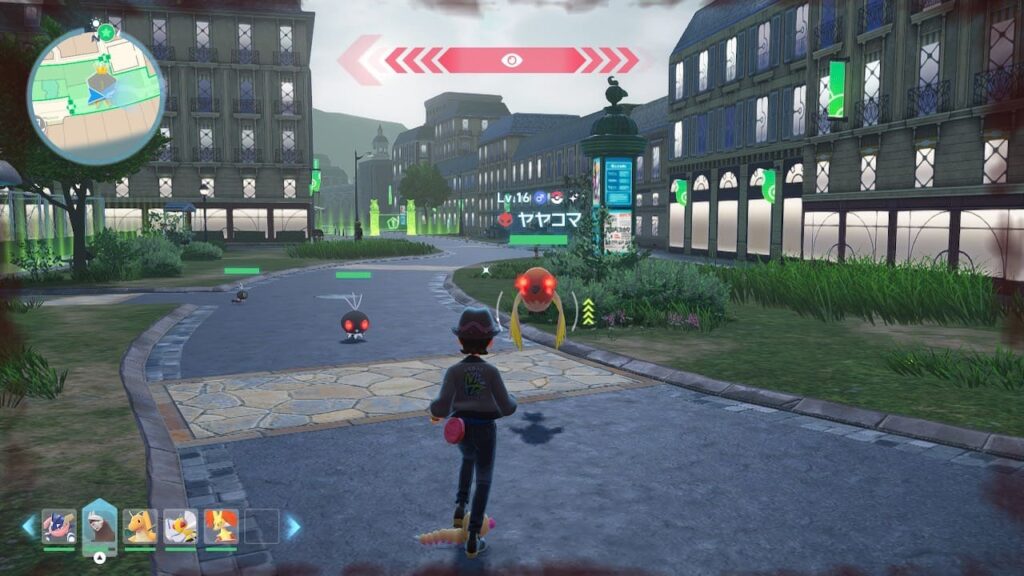This screenshot has width=1024, height=576.
Task: Pick the orange fox Pokémon party slot
Action: point(220,526)
